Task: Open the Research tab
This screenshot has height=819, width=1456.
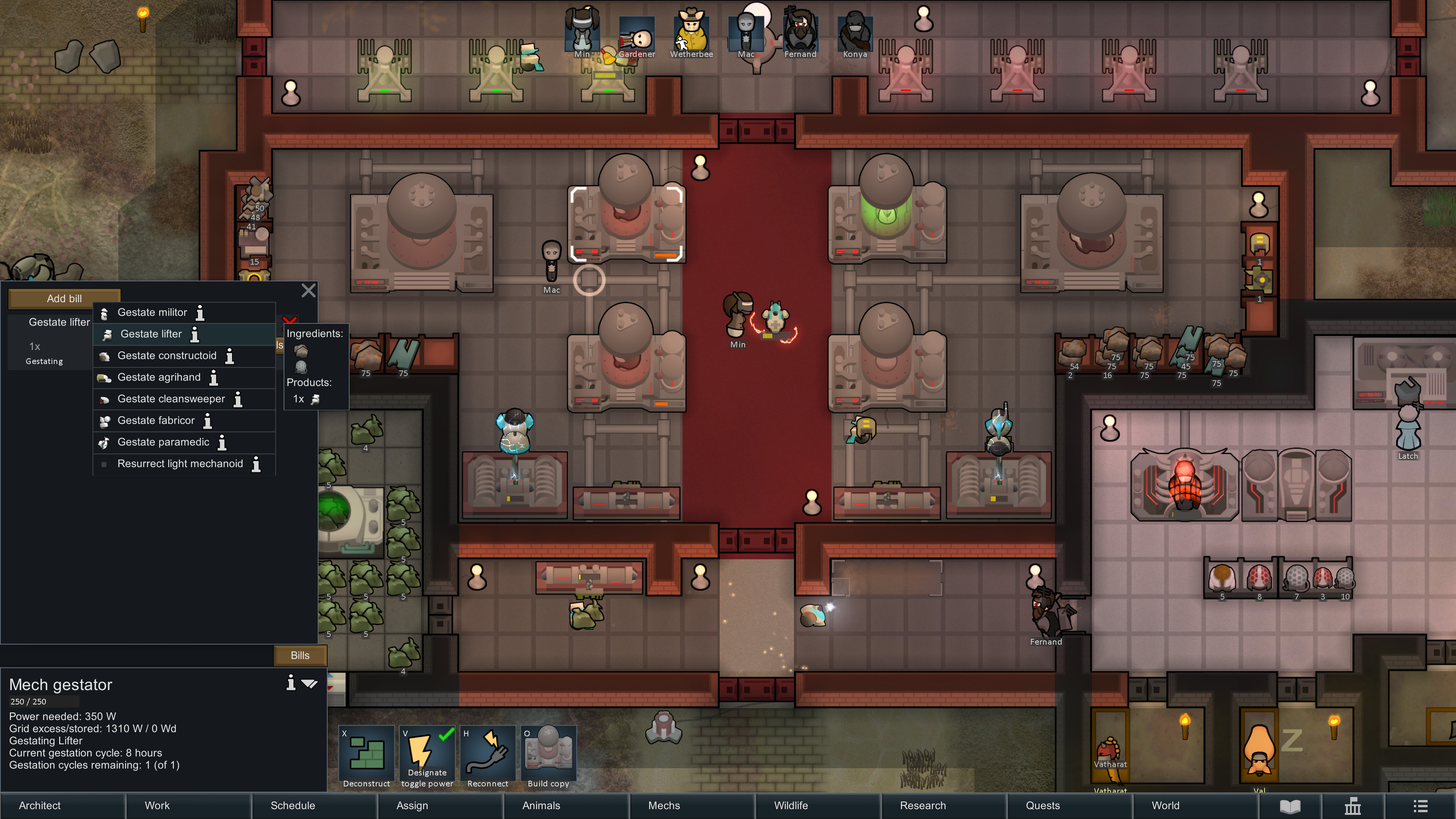Action: (x=923, y=805)
